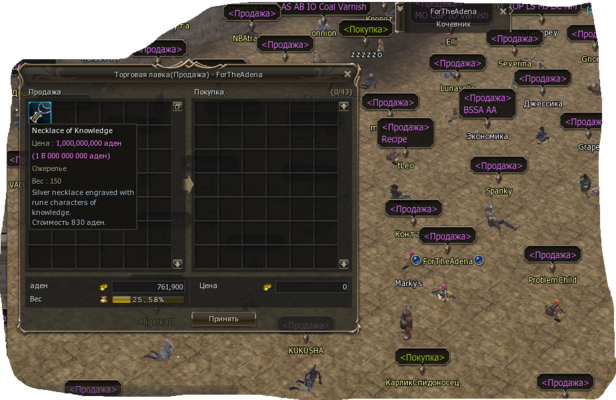The image size is (616, 400).
Task: Confirm with the Принять button
Action: point(223,318)
